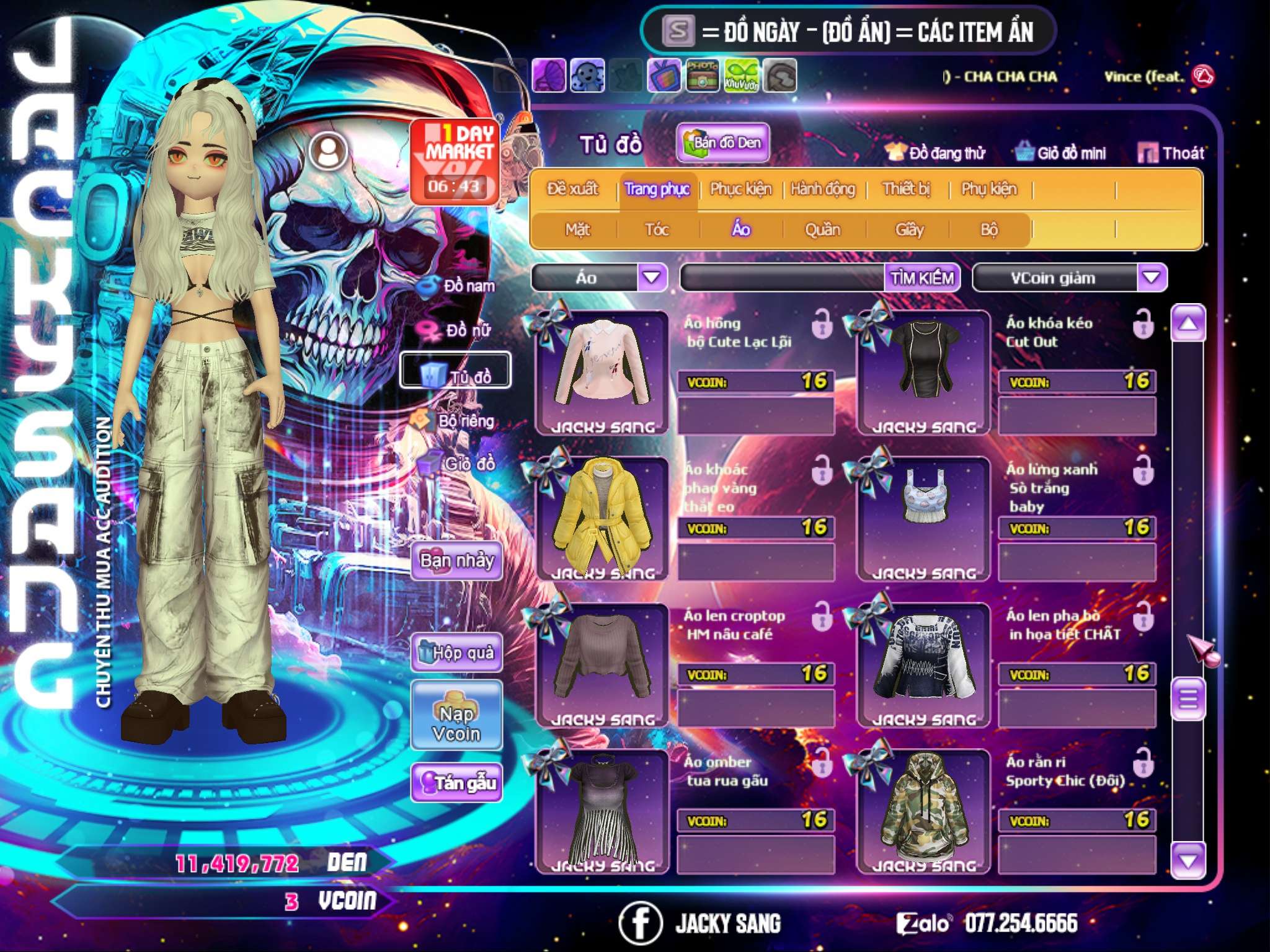Viewport: 1270px width, 952px height.
Task: Open Giỏ đồ mini cart
Action: click(x=1061, y=153)
